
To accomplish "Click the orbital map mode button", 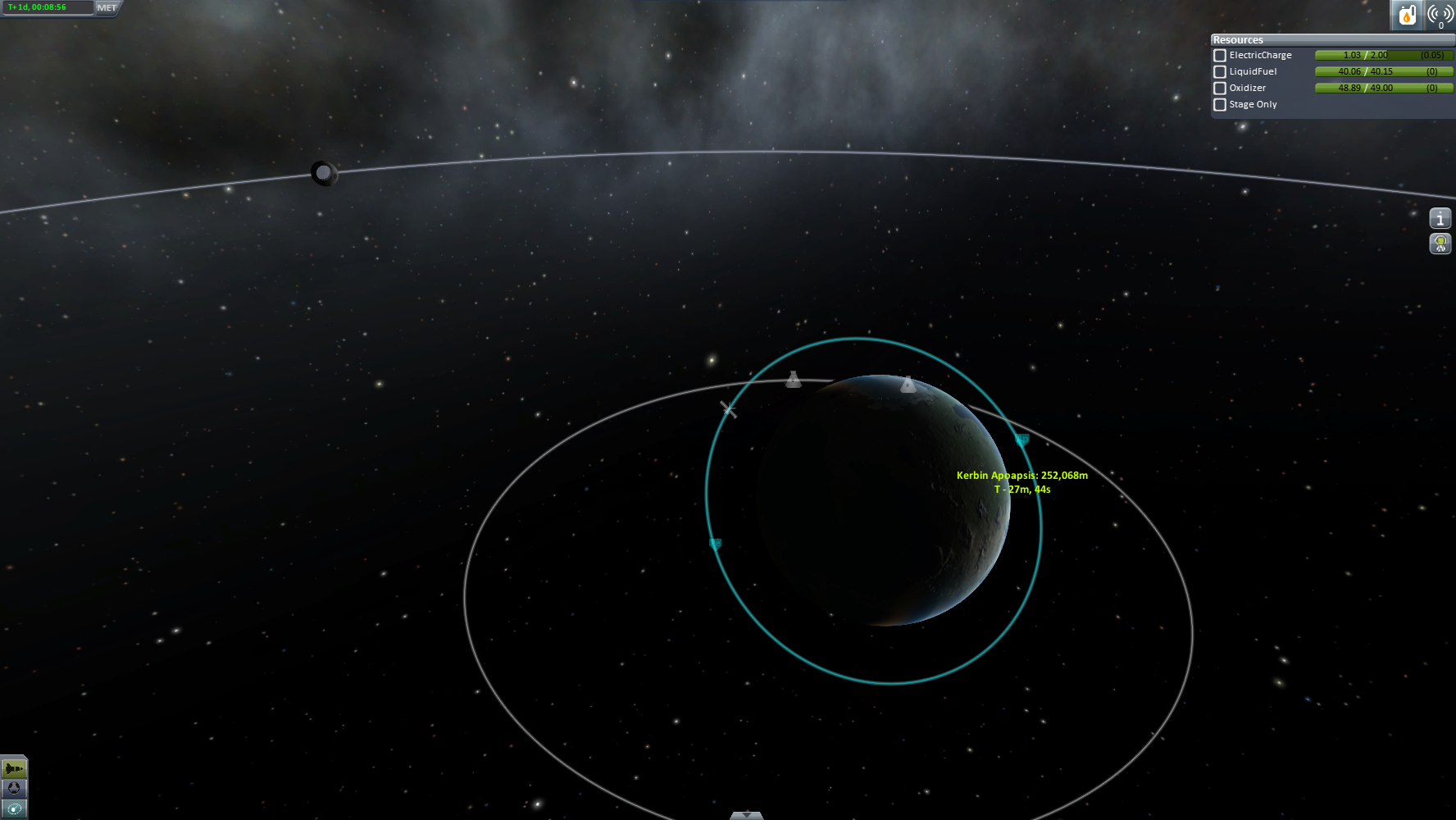I will click(14, 809).
